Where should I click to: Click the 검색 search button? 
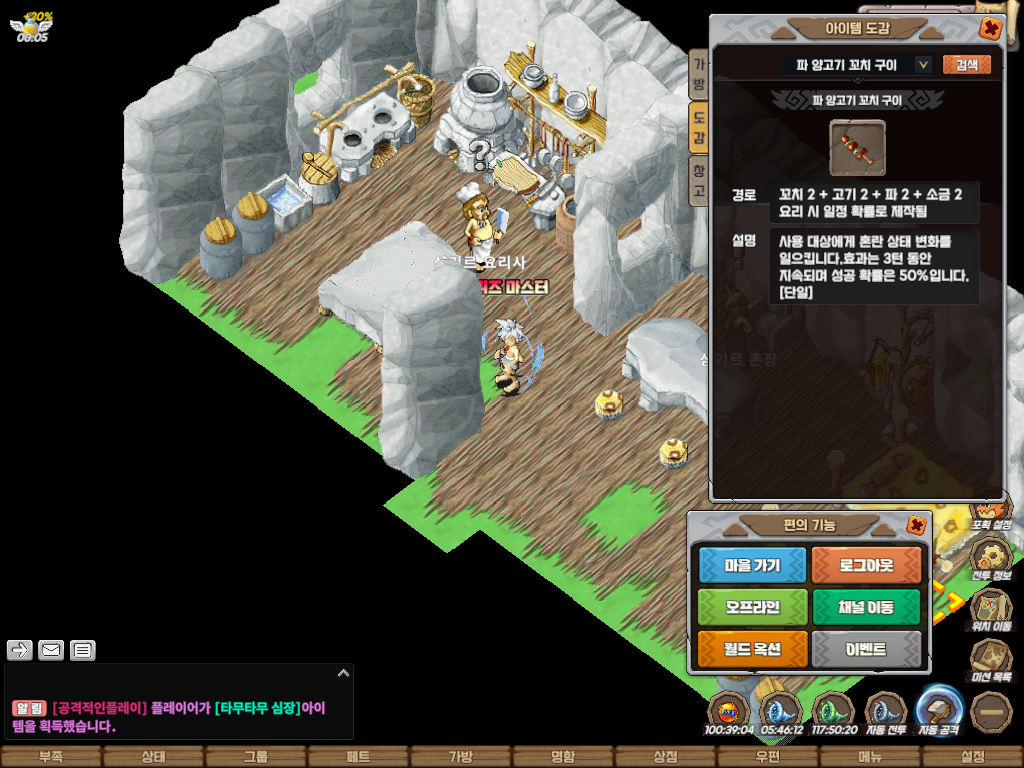point(966,65)
